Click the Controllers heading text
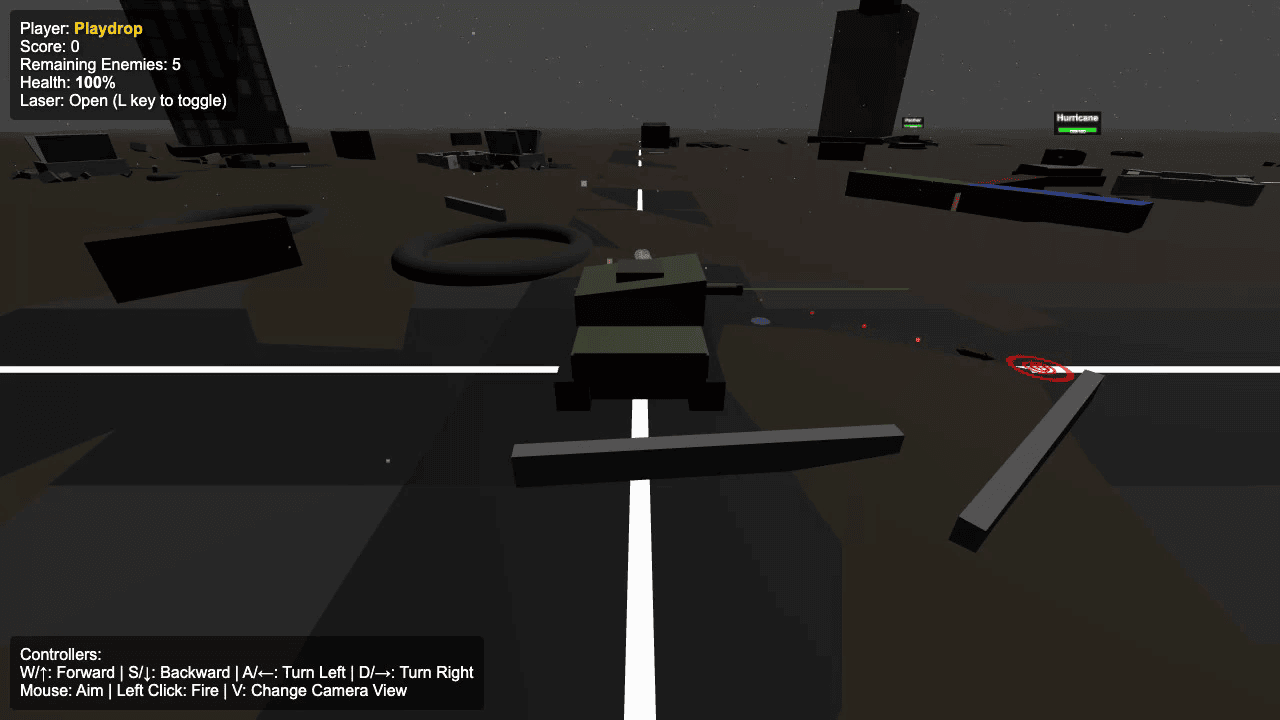Viewport: 1280px width, 720px height. [x=60, y=654]
